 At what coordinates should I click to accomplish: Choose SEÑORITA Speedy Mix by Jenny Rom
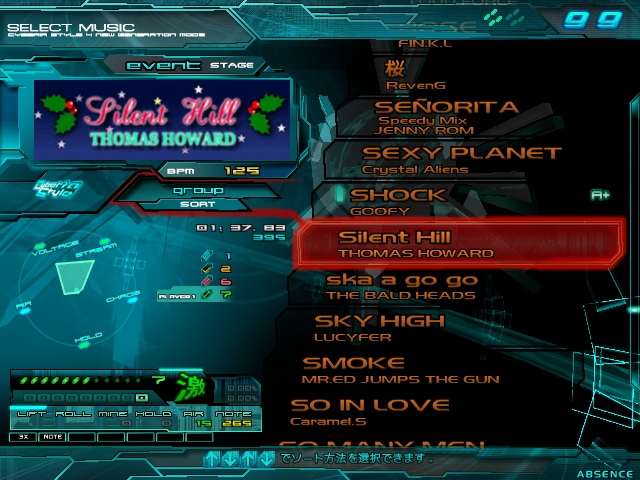(x=445, y=116)
